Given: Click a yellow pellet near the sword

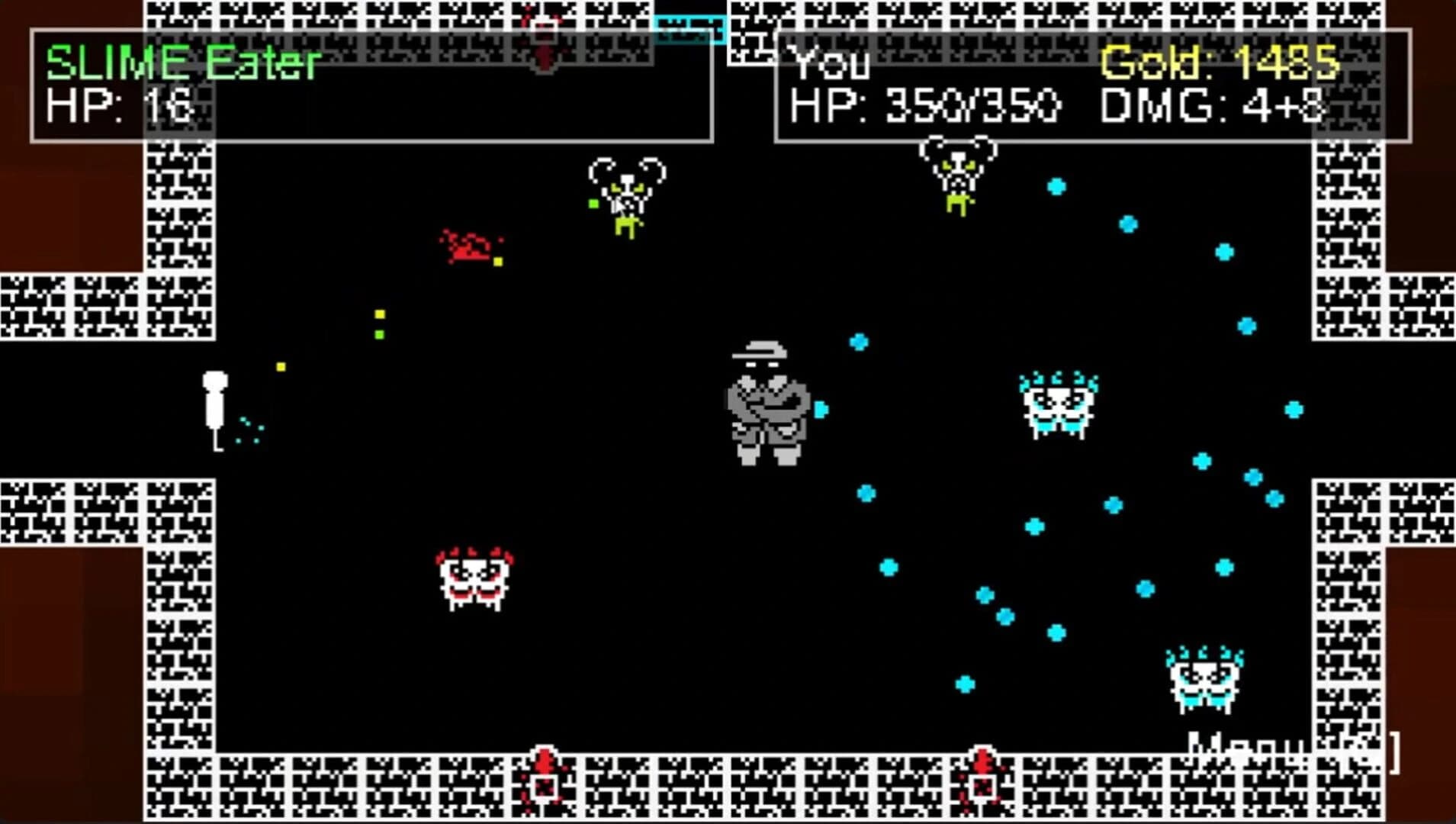Looking at the screenshot, I should coord(279,366).
